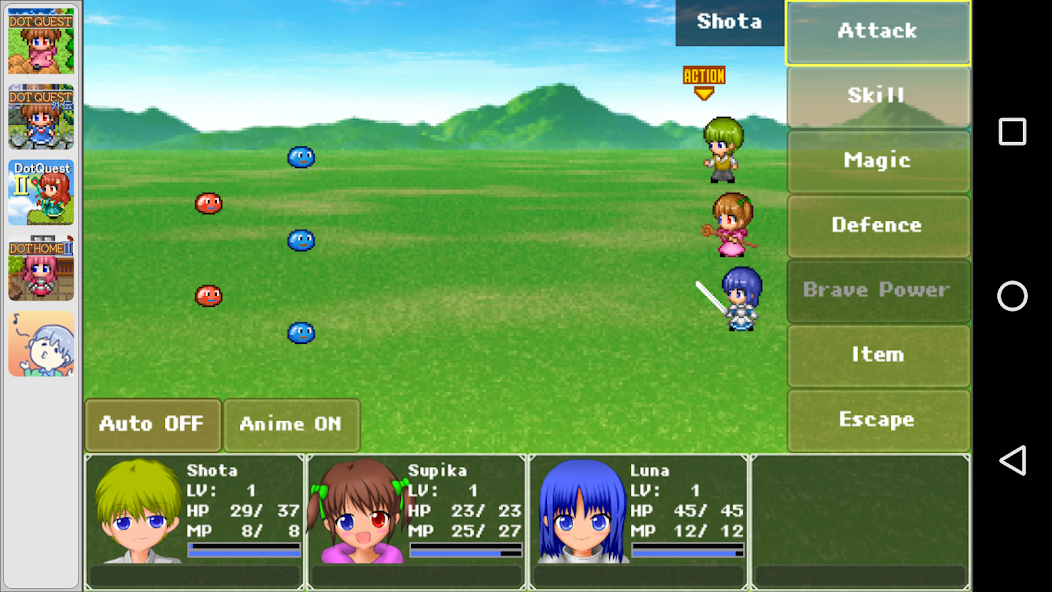
Task: Open the grey-haired sleeping character app thumbnail
Action: 41,343
